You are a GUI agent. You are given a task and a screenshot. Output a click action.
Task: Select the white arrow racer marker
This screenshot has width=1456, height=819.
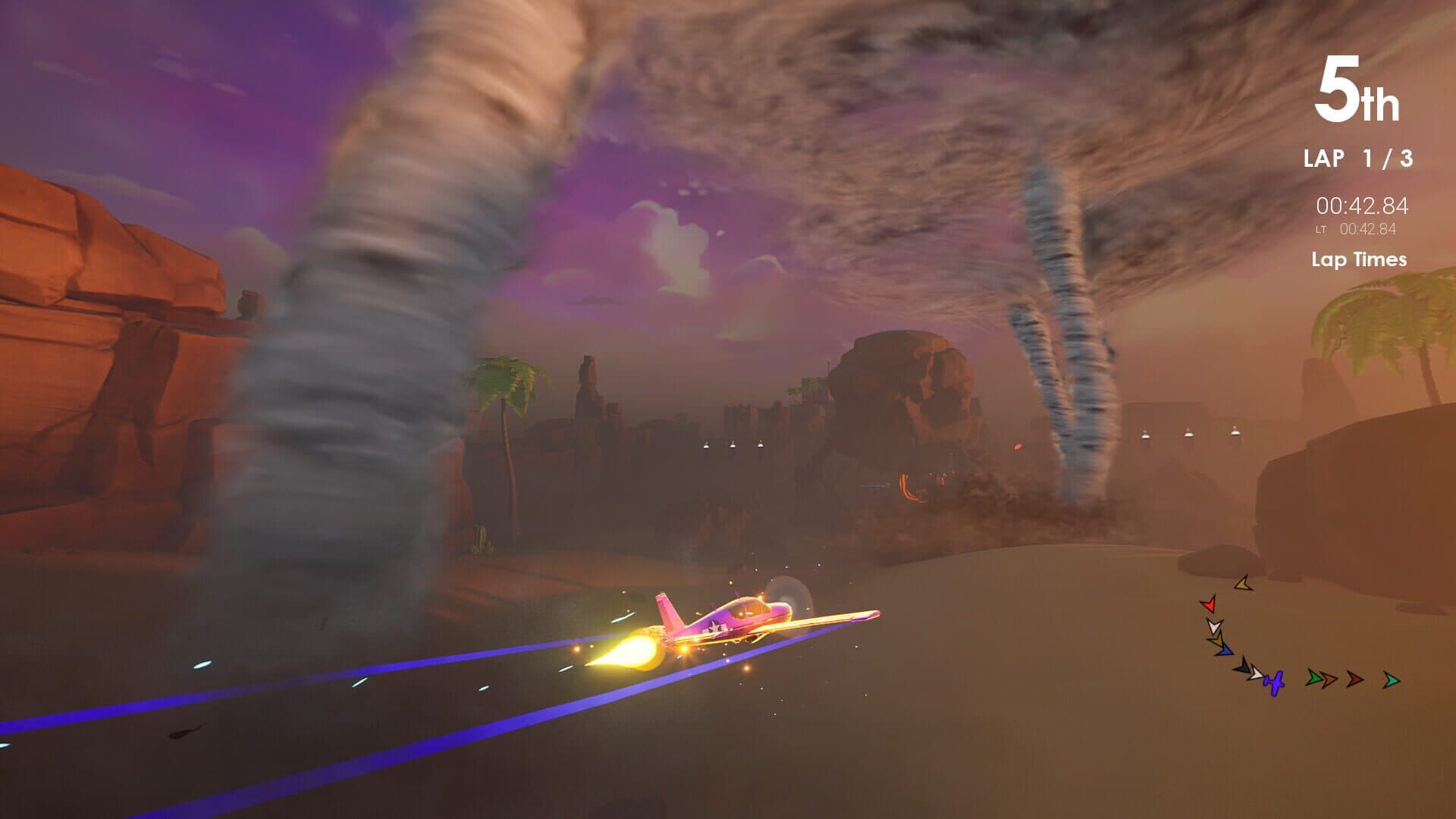tap(1215, 627)
